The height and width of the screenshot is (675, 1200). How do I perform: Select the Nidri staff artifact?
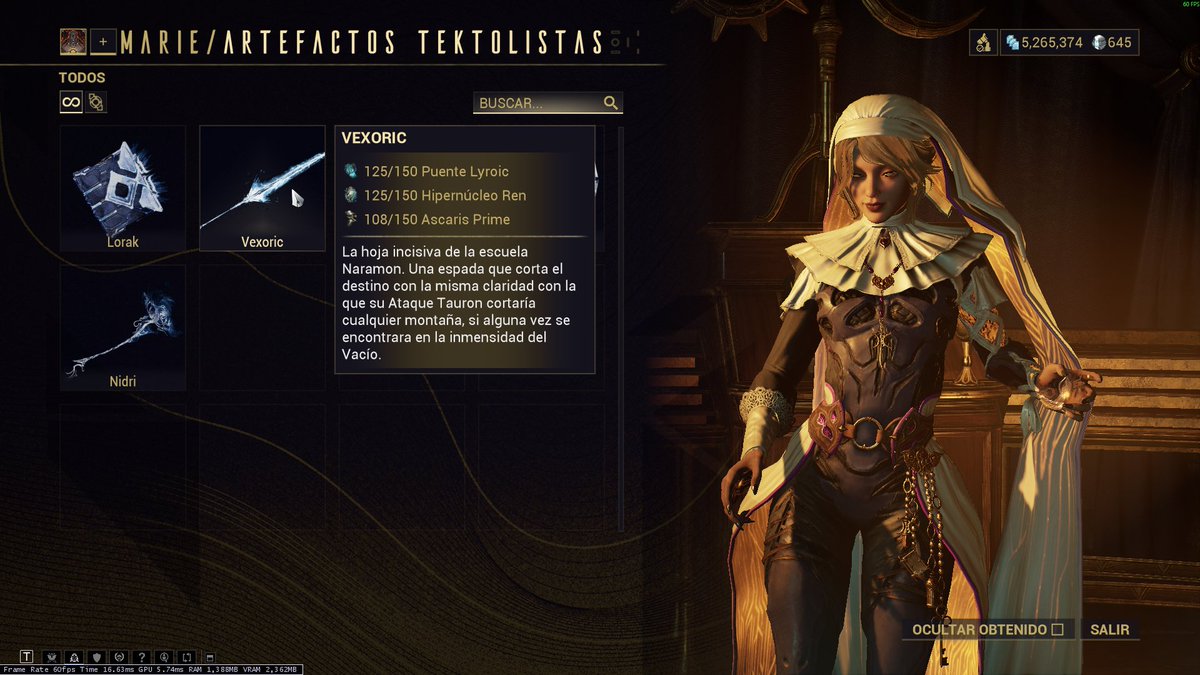pyautogui.click(x=122, y=327)
